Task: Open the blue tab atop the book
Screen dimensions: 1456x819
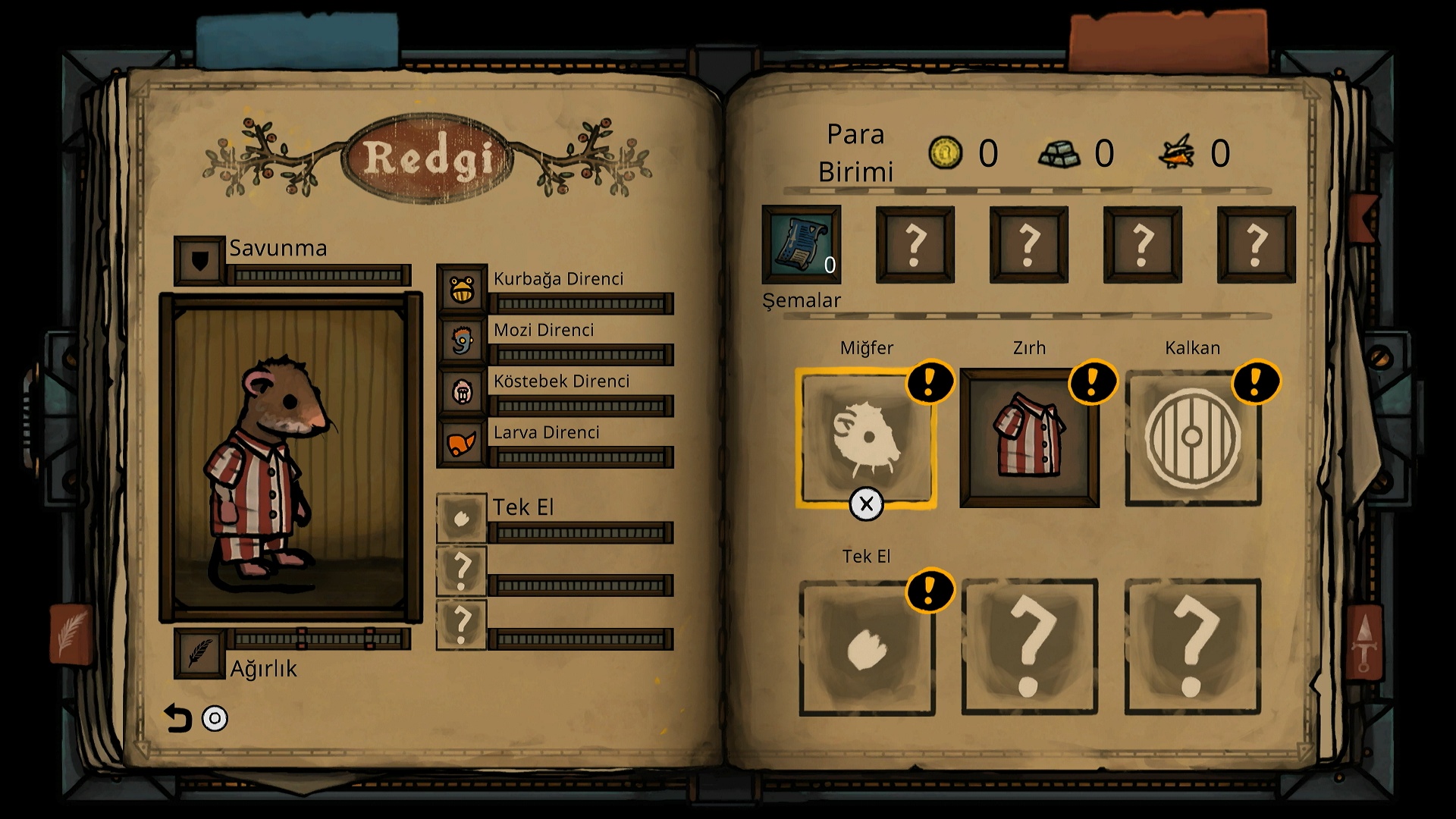Action: click(x=297, y=39)
